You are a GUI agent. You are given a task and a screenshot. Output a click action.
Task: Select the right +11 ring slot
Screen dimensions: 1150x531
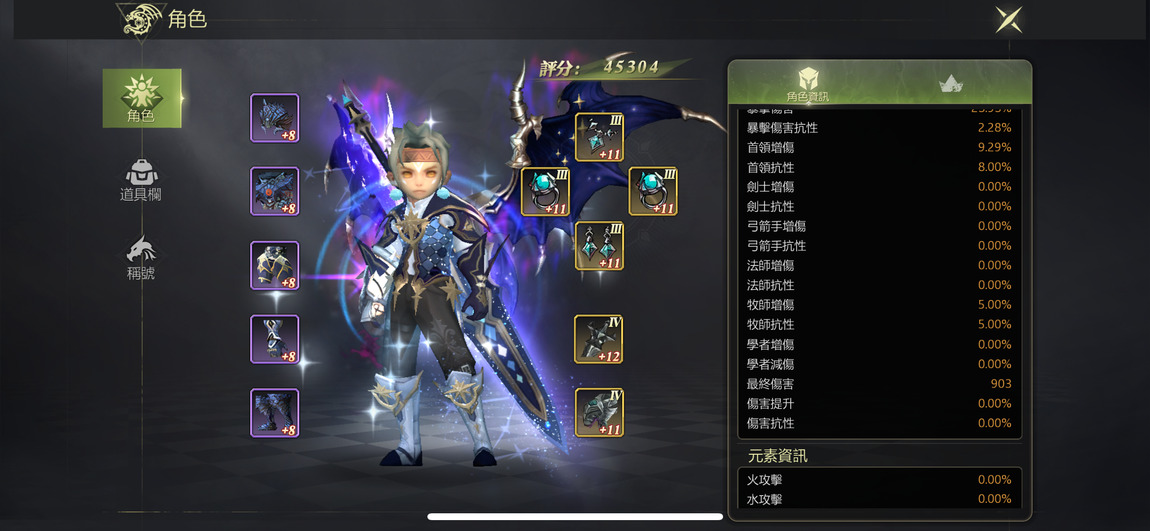[x=653, y=191]
